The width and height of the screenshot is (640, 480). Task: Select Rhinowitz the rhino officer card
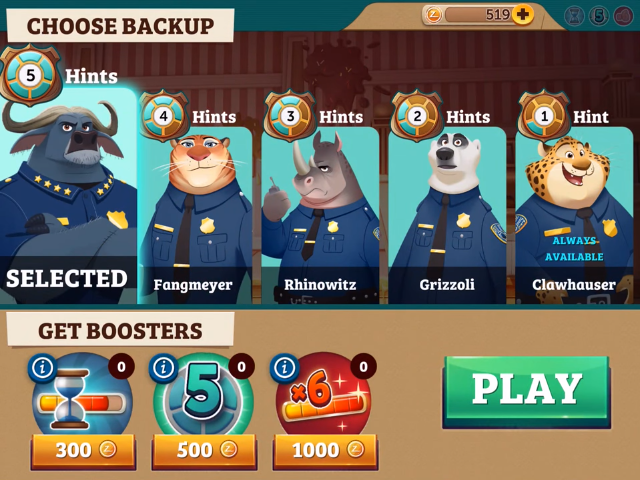pyautogui.click(x=319, y=215)
